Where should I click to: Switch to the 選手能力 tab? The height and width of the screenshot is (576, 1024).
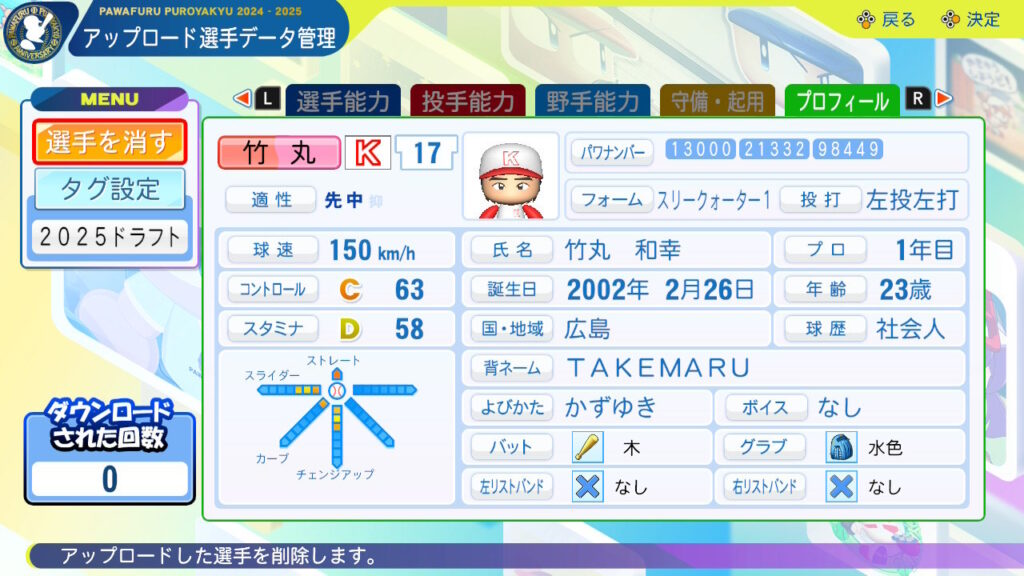[344, 101]
